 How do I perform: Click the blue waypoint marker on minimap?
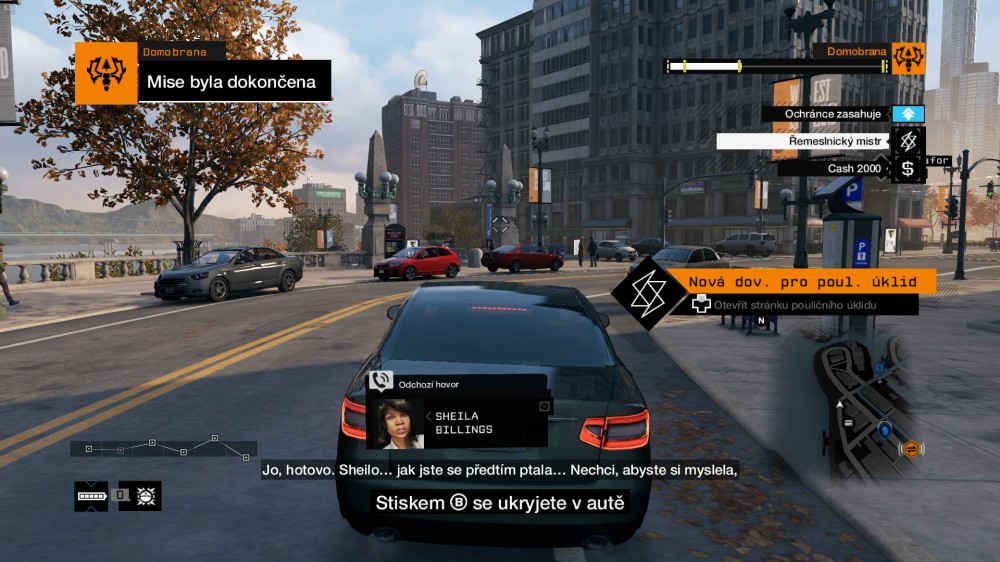(x=884, y=429)
